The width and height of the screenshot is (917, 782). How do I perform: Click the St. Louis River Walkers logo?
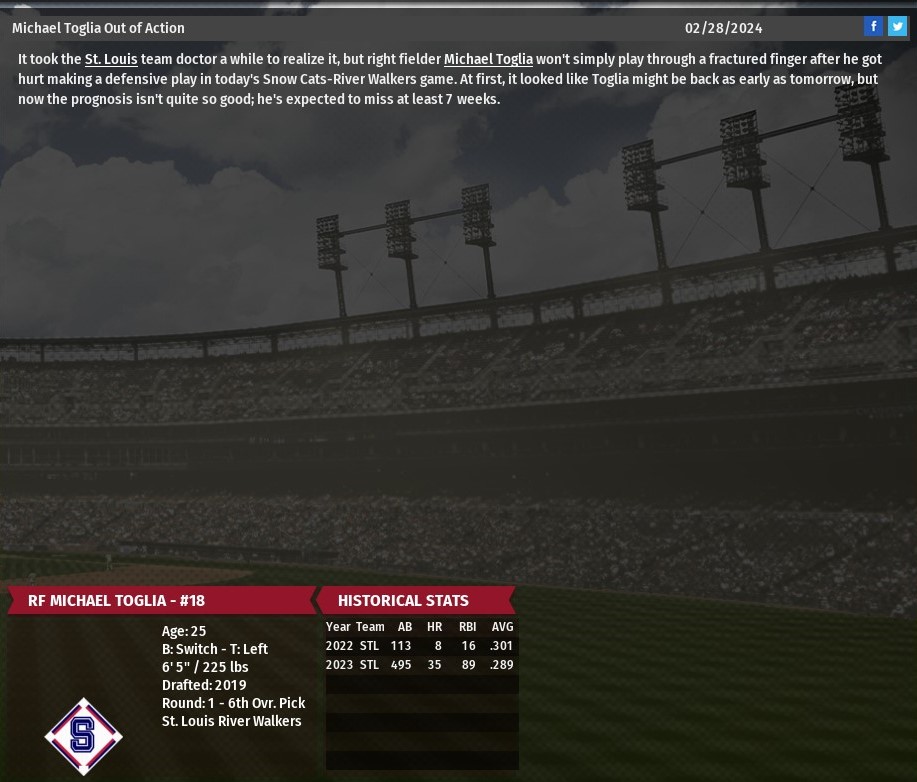point(83,736)
